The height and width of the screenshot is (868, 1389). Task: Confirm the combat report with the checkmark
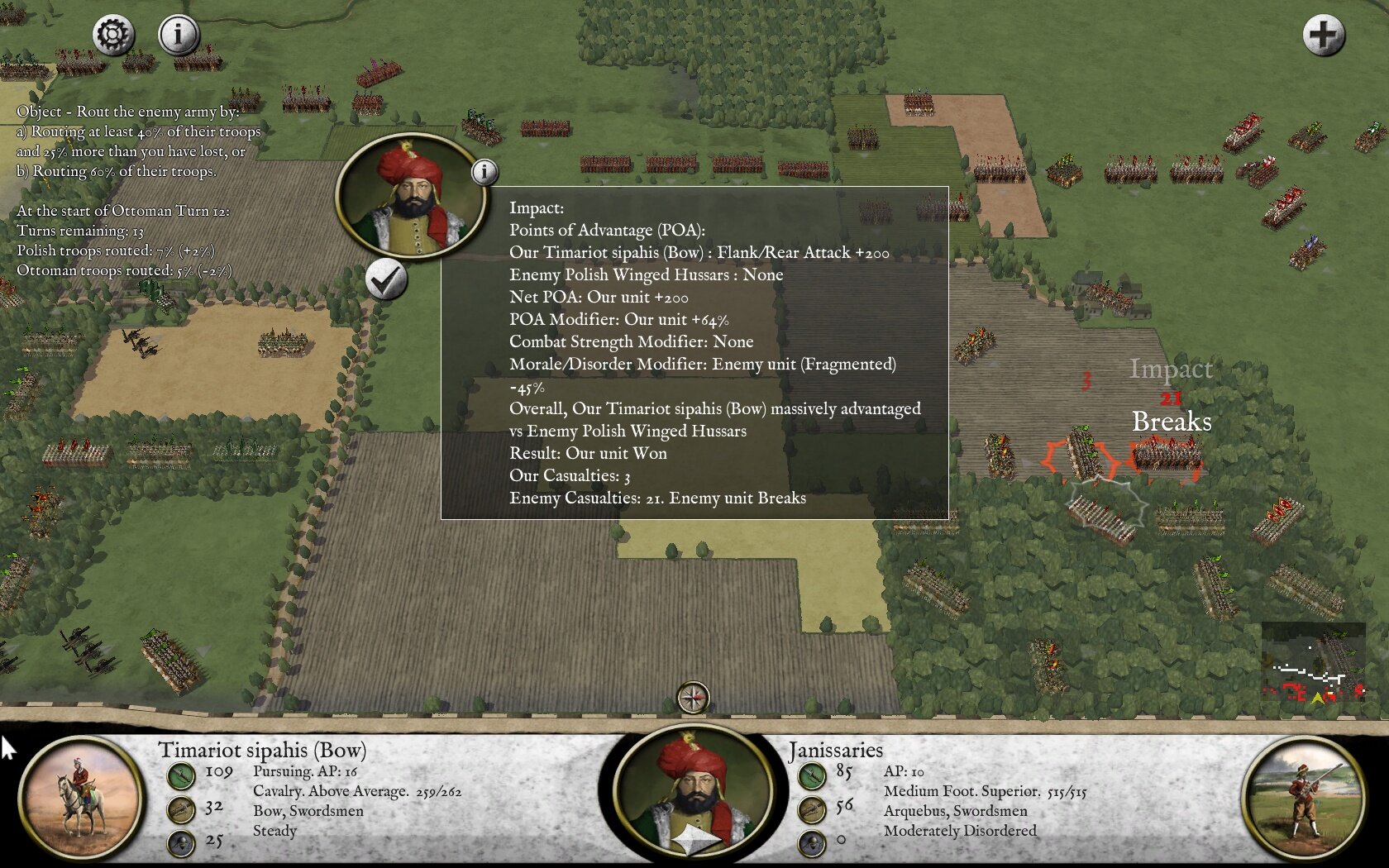[x=386, y=280]
